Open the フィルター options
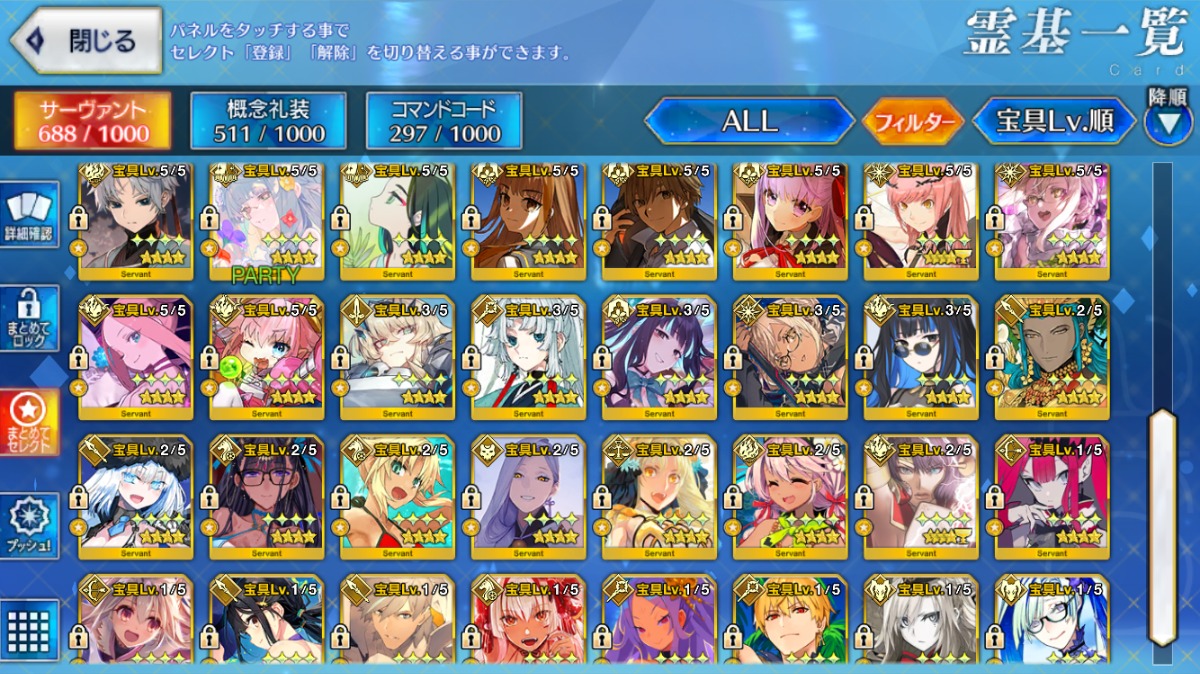1200x674 pixels. pos(913,122)
